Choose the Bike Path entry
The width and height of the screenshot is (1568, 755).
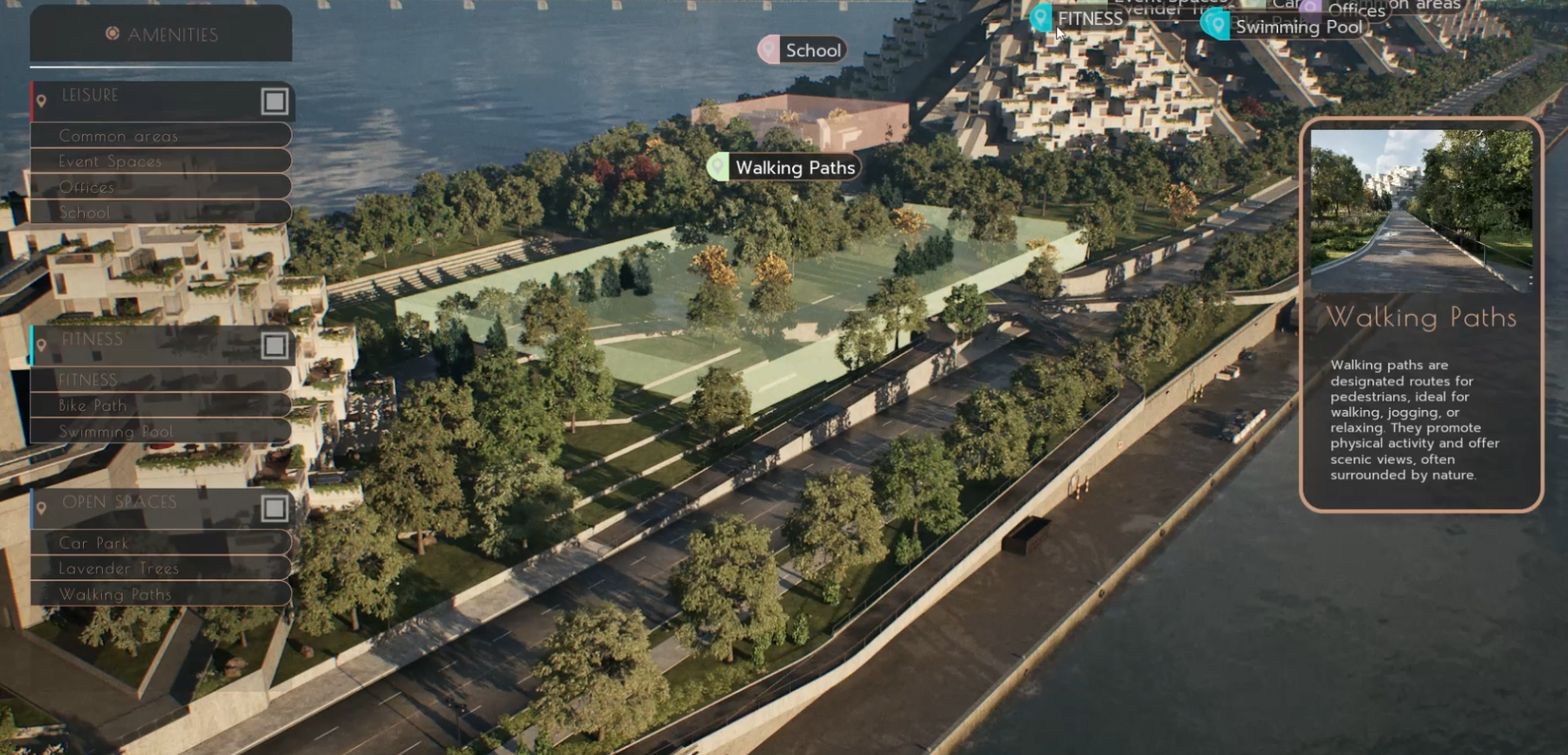pyautogui.click(x=161, y=405)
